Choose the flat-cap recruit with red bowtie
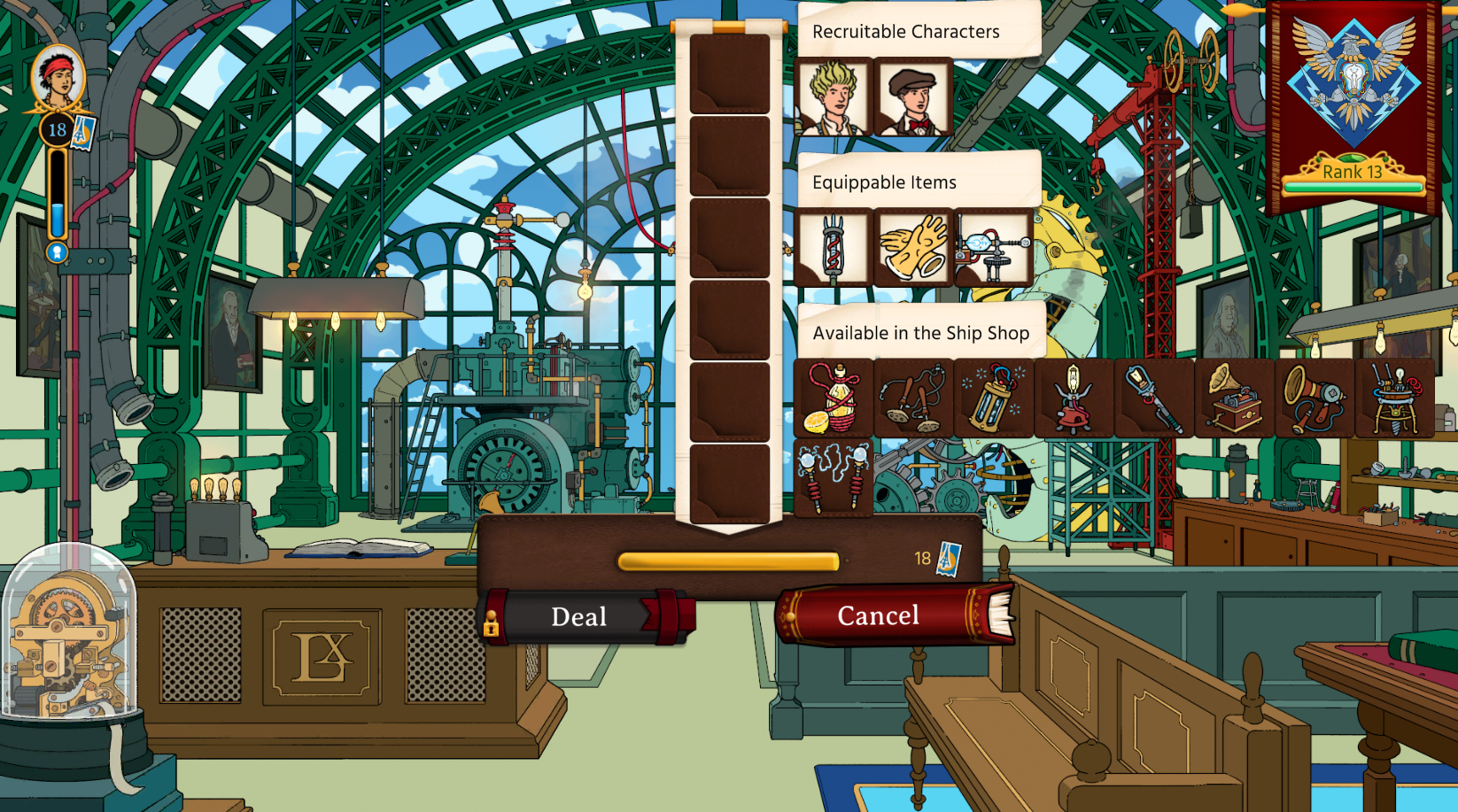 [x=913, y=97]
